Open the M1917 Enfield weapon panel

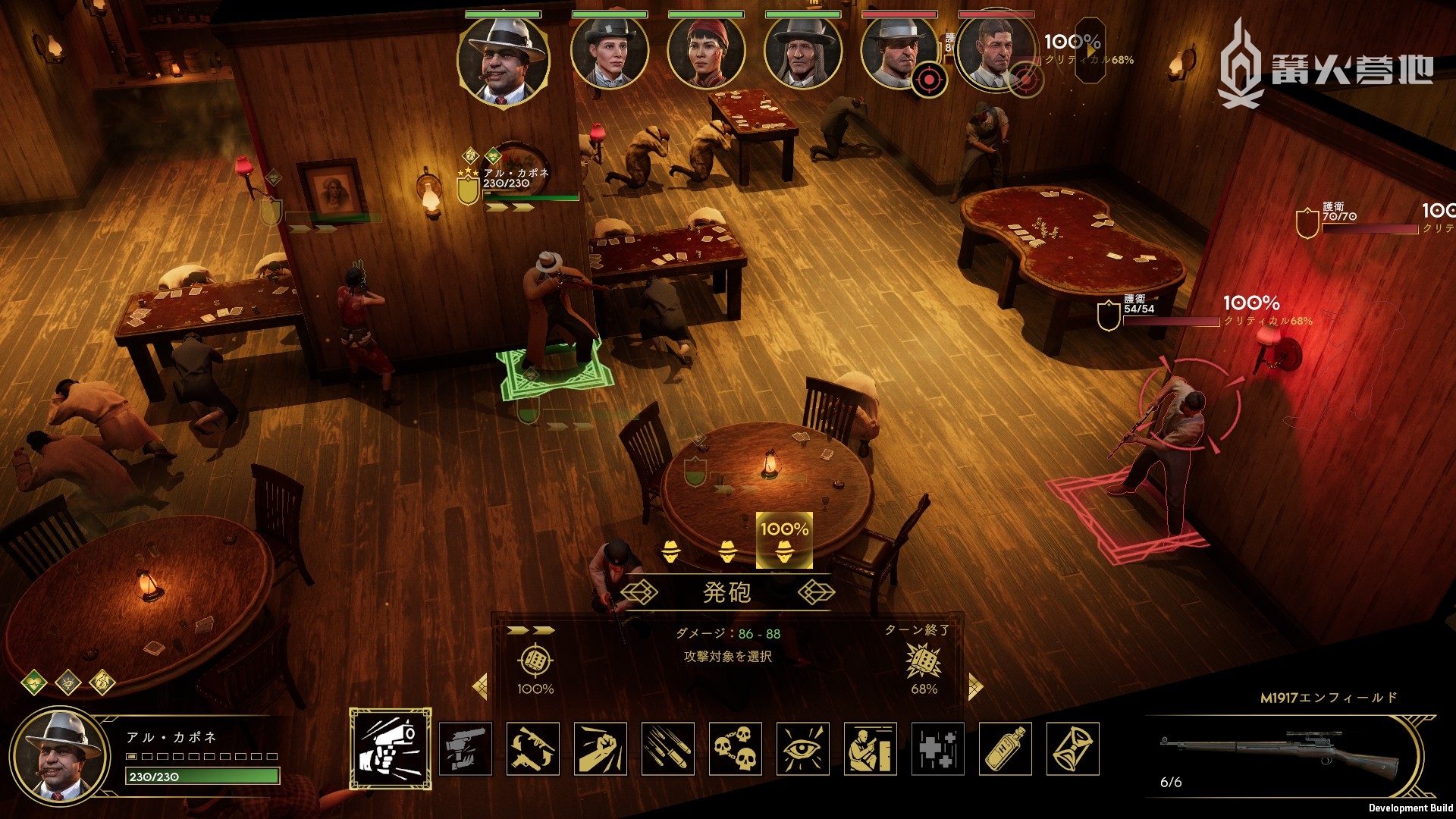click(1282, 755)
